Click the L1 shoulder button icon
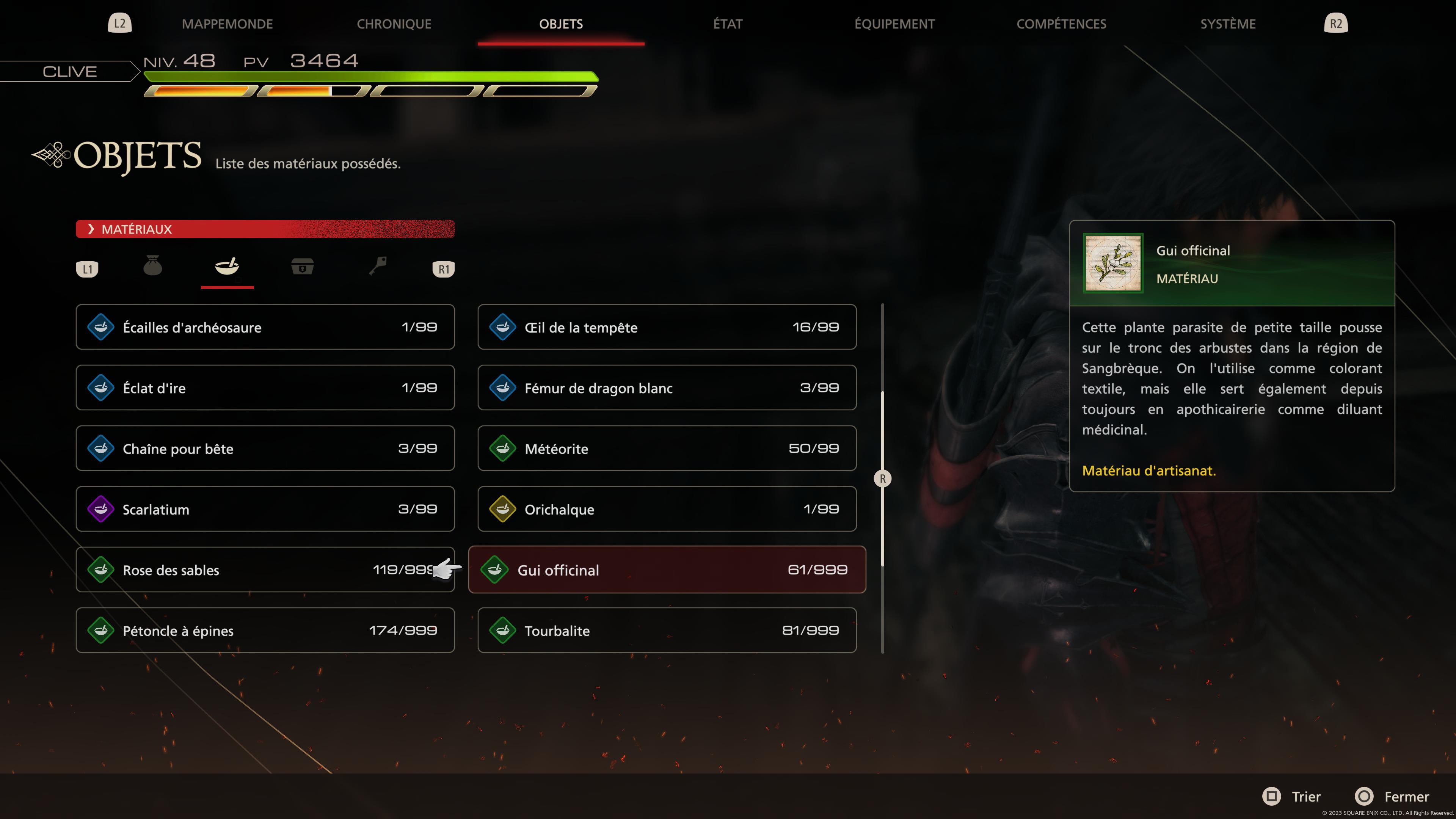 click(x=88, y=269)
